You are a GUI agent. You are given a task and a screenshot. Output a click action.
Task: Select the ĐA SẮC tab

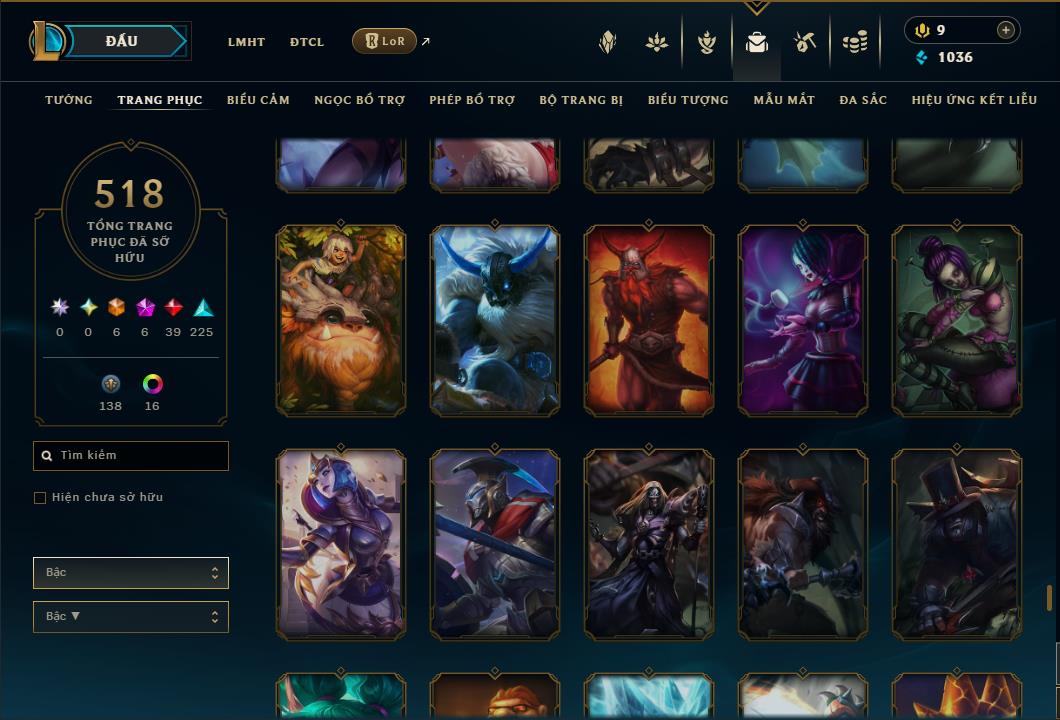coord(863,100)
